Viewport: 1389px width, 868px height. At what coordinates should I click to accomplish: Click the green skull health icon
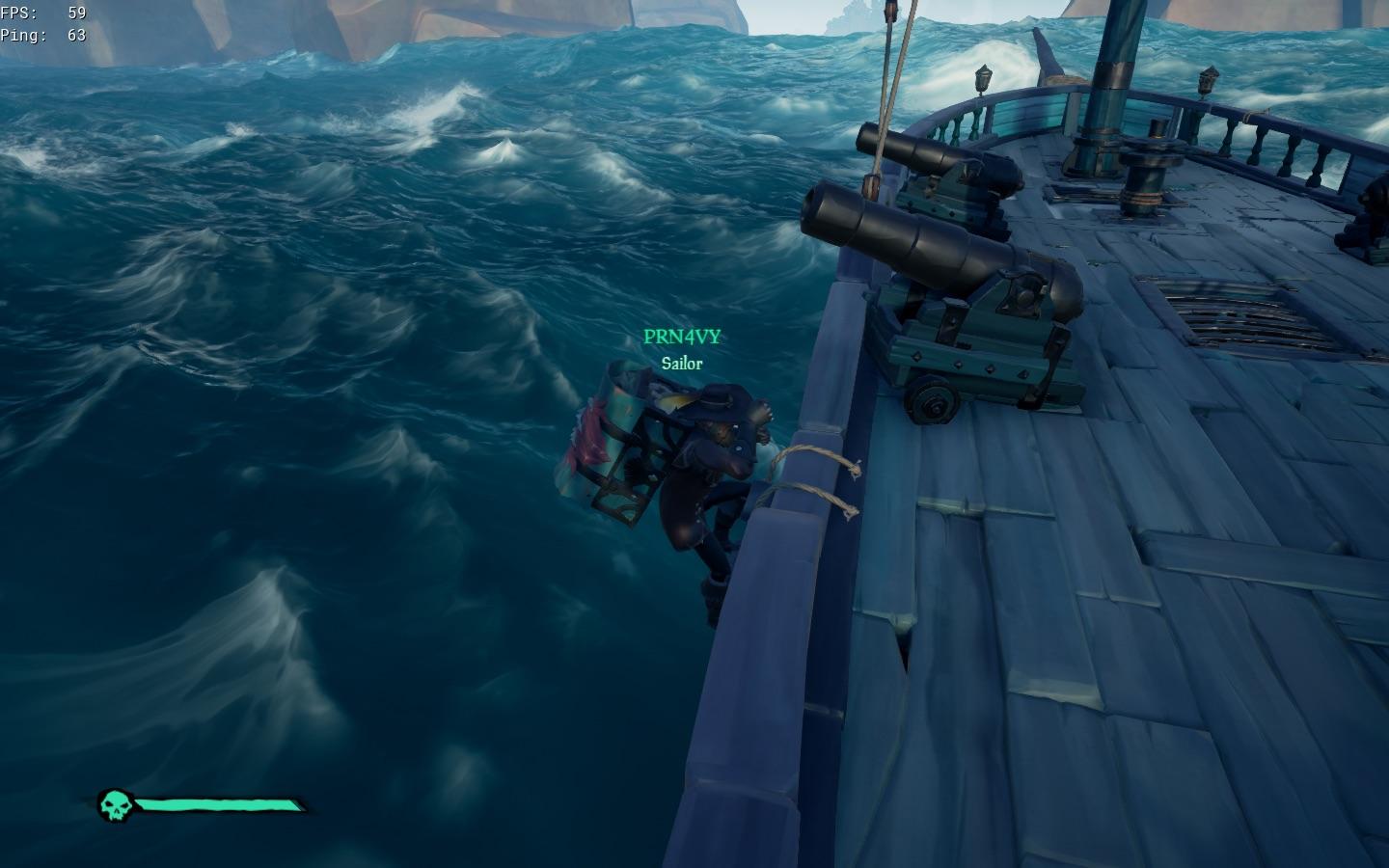click(x=118, y=803)
